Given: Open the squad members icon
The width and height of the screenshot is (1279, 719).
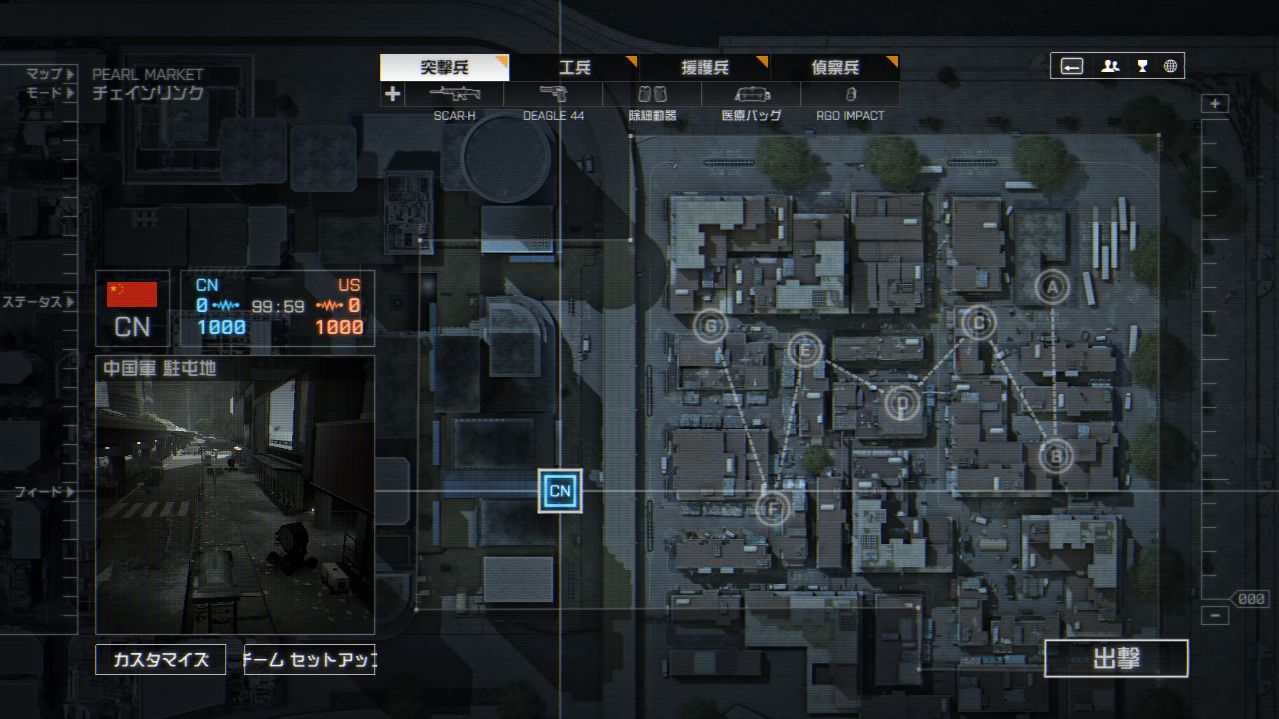Looking at the screenshot, I should coord(1110,67).
